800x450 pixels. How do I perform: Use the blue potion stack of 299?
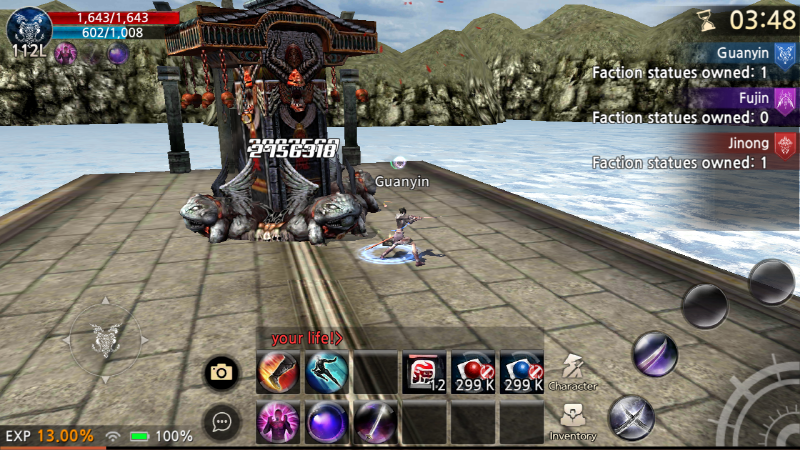click(x=521, y=373)
